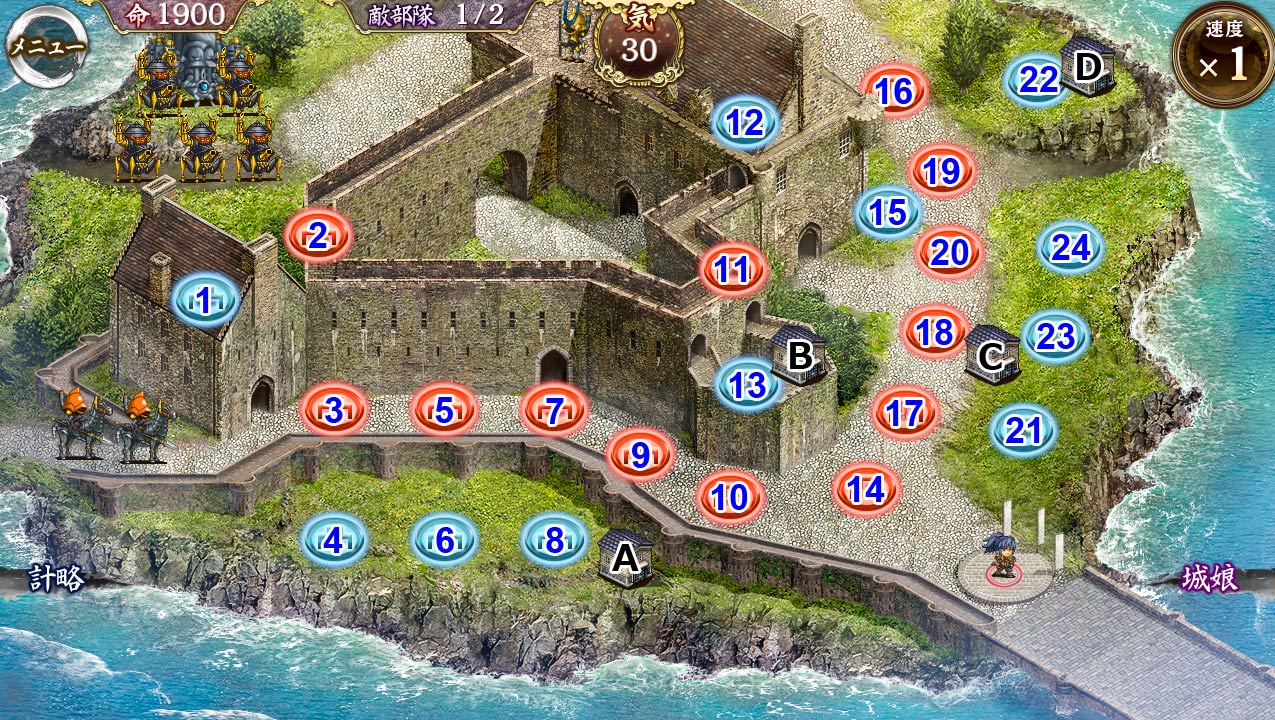
Task: Select blue deployment slot 1
Action: pos(205,301)
